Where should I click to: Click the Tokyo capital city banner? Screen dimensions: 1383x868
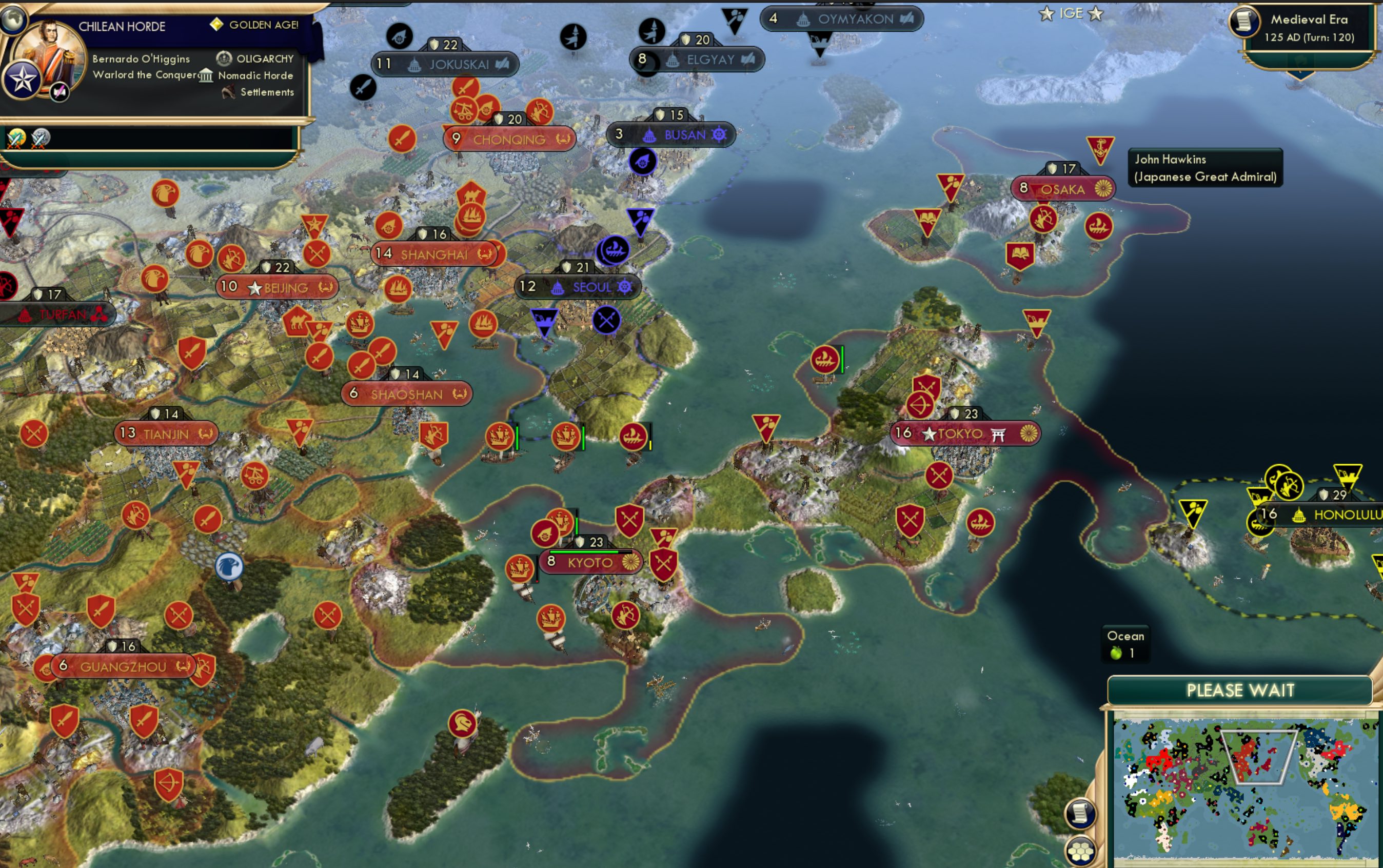pyautogui.click(x=964, y=434)
